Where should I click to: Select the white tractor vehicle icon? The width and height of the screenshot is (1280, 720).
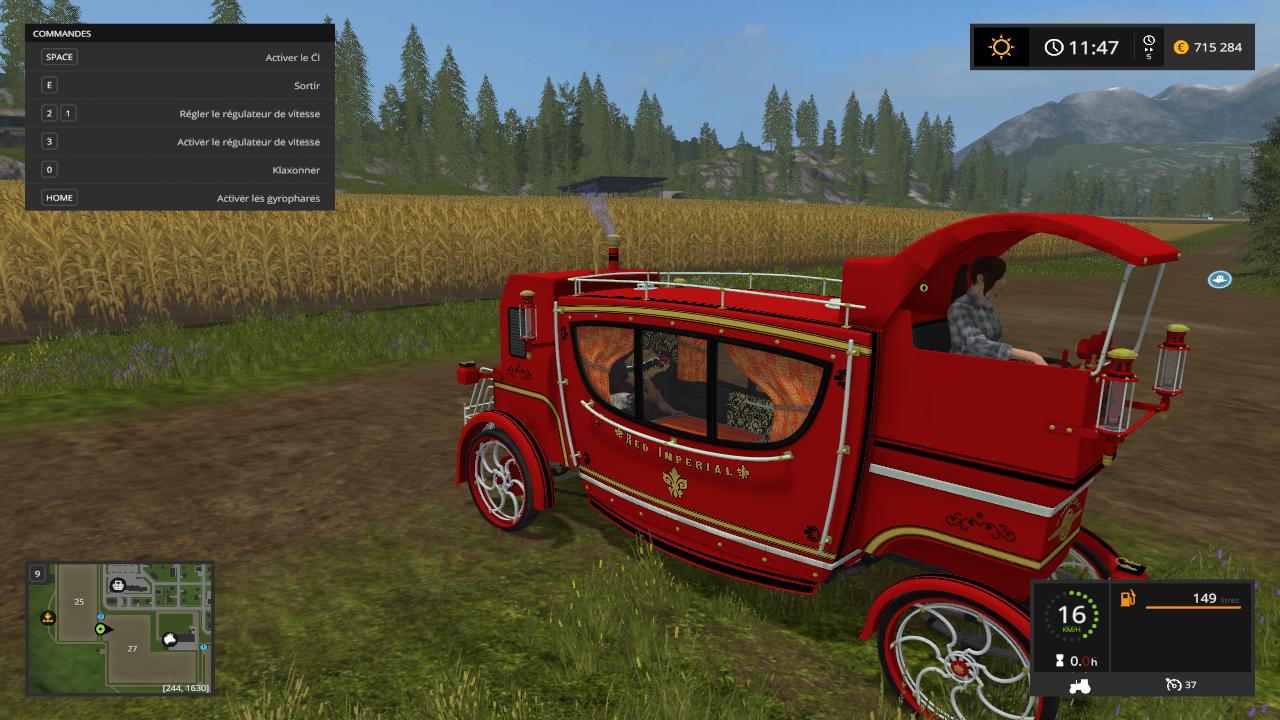pyautogui.click(x=1080, y=686)
